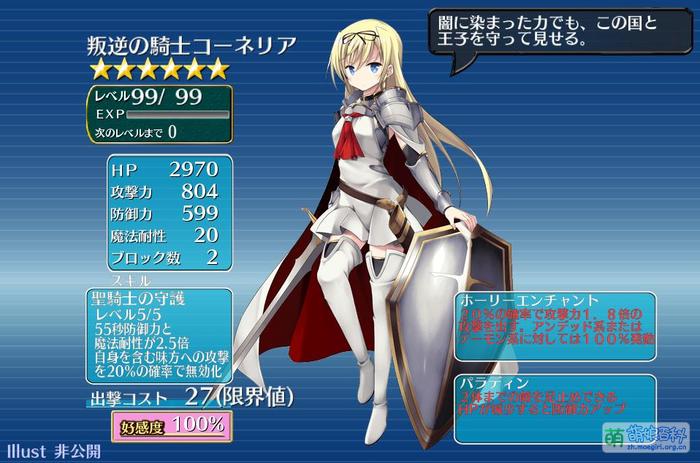The height and width of the screenshot is (463, 700).
Task: Select the 聖騎士の守護 skill panel
Action: 160,334
